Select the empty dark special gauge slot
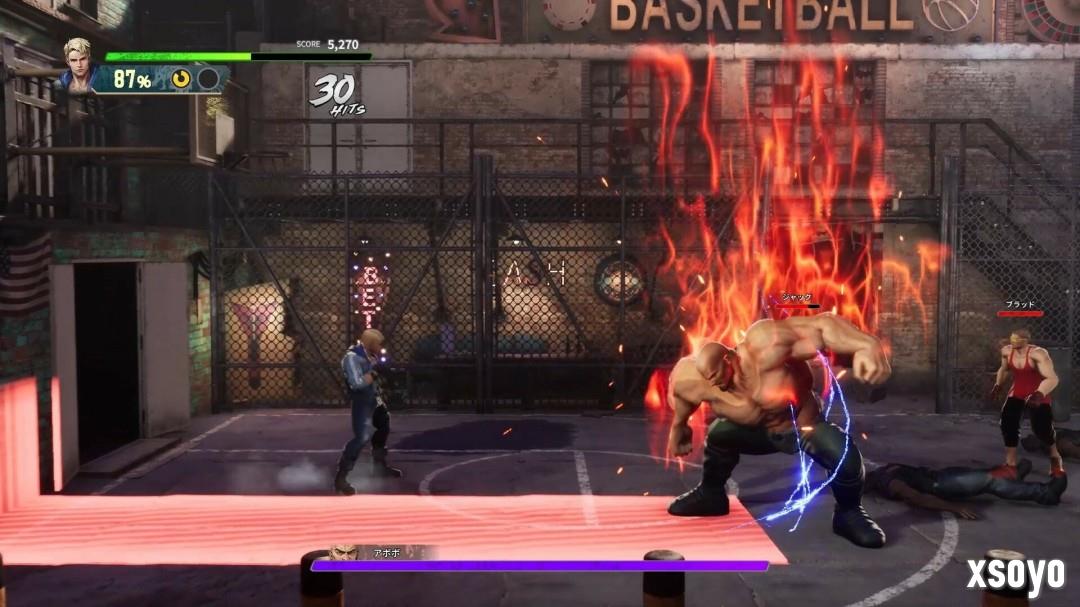Image resolution: width=1080 pixels, height=607 pixels. click(x=208, y=79)
